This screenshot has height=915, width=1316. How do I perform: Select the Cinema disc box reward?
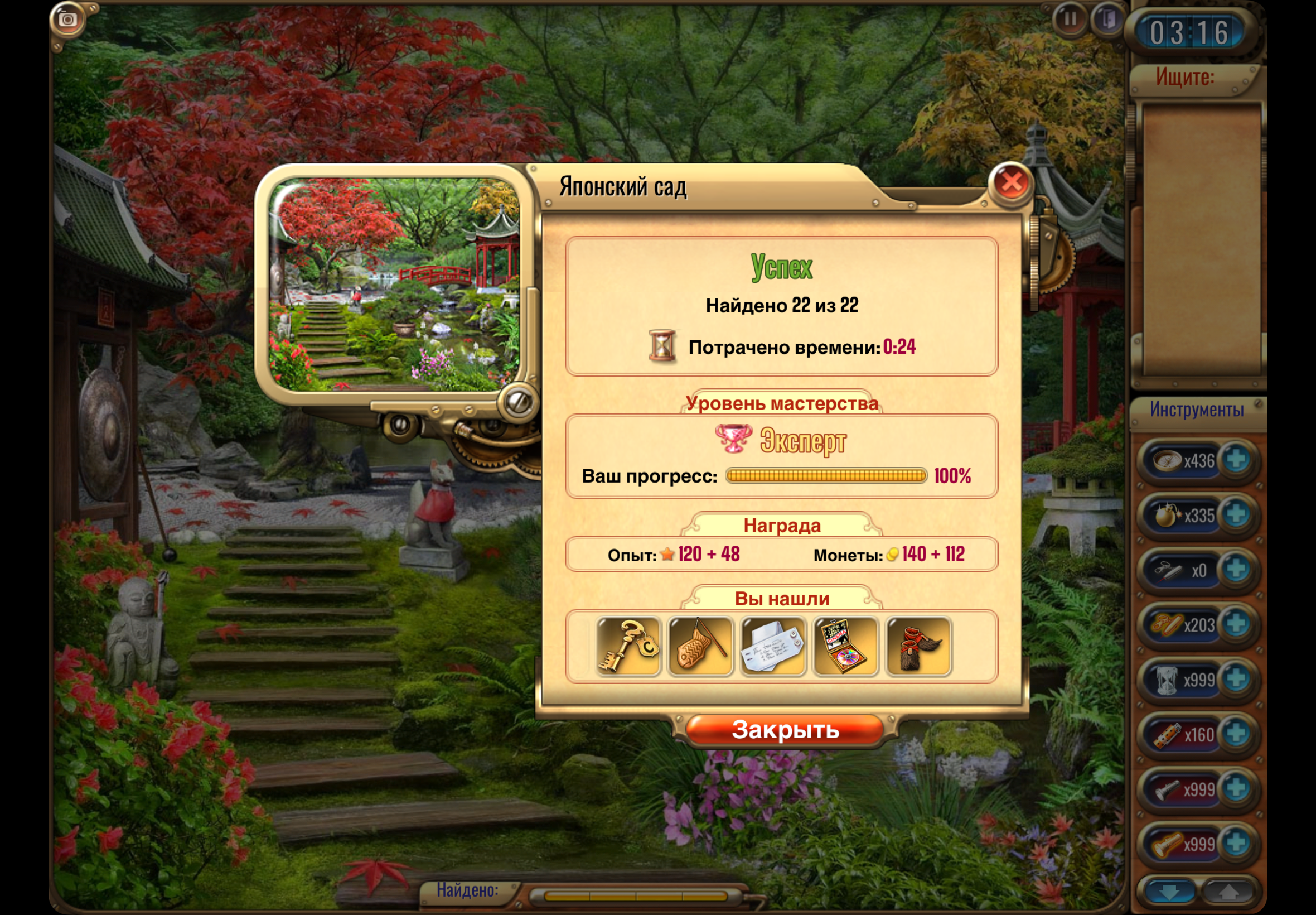(845, 646)
